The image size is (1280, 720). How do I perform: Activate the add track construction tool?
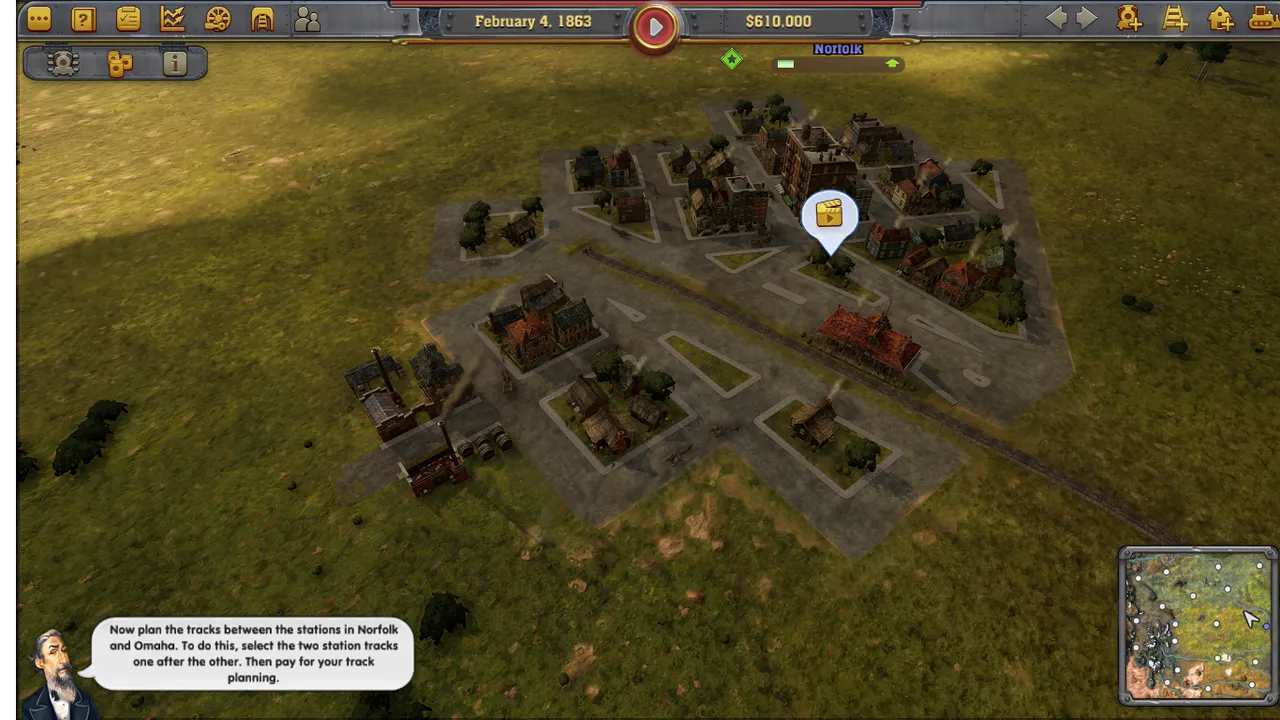tap(1175, 19)
